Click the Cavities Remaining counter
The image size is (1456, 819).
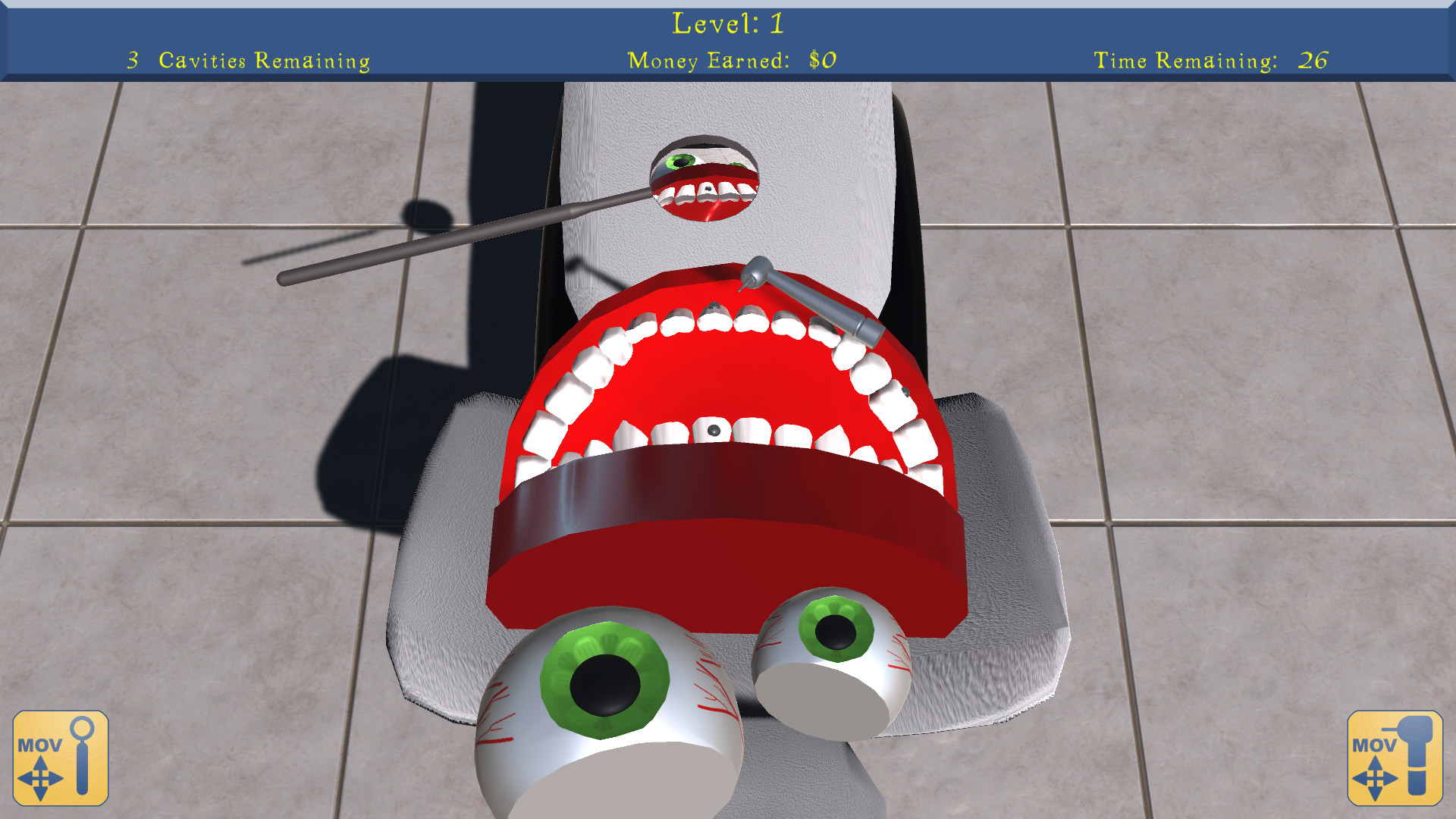point(246,61)
